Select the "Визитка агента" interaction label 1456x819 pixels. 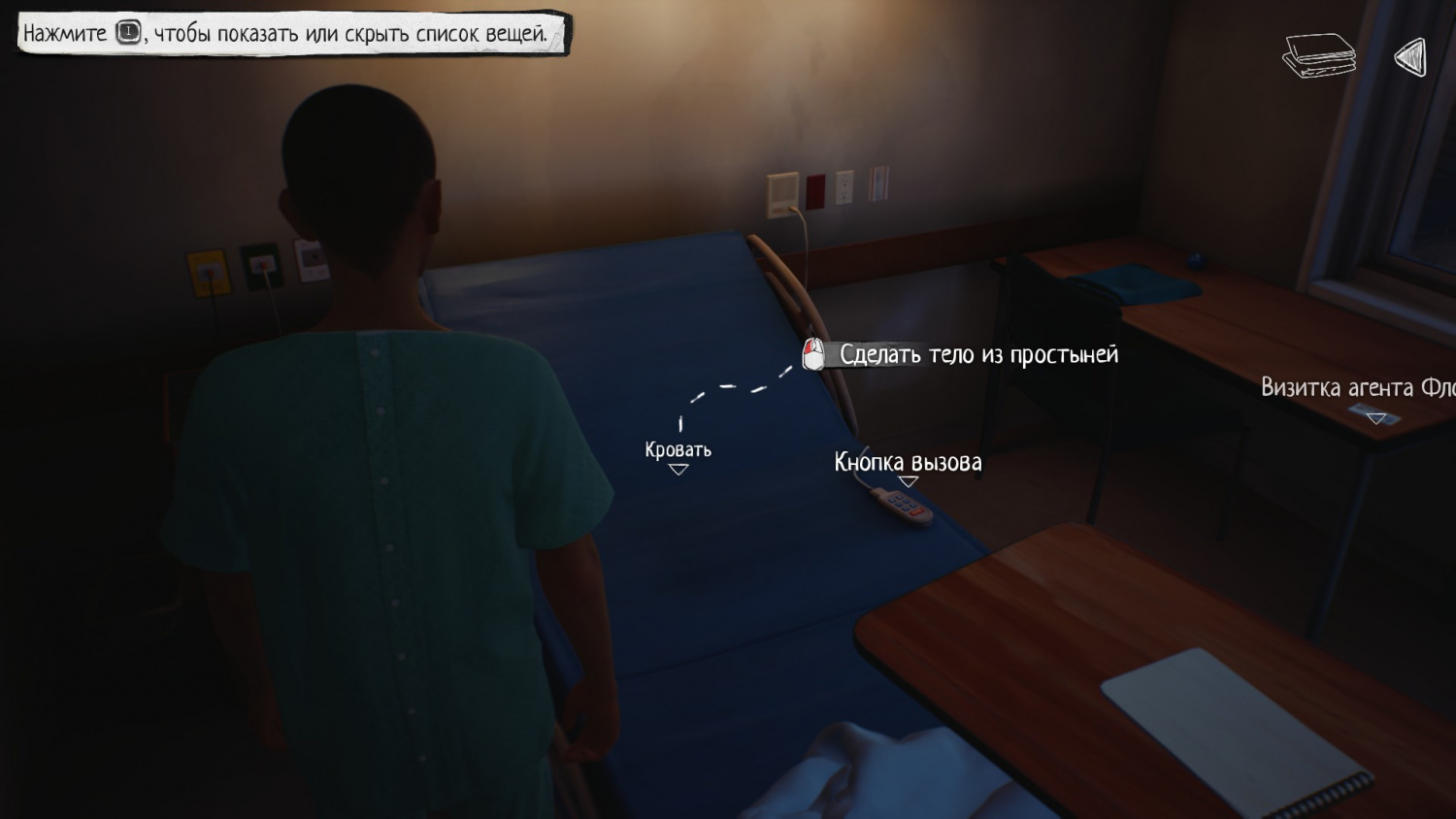click(x=1357, y=388)
